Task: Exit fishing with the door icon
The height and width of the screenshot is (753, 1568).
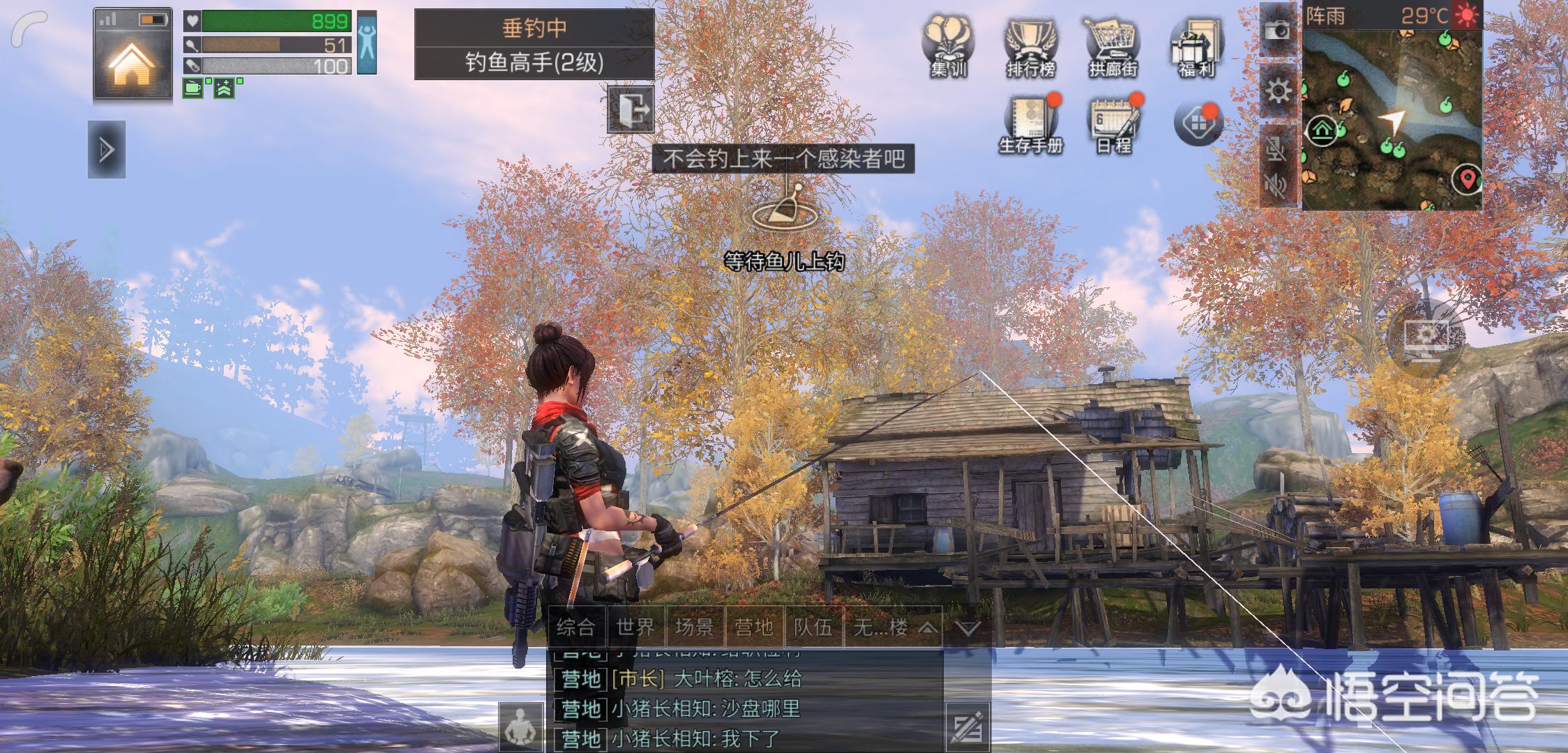Action: tap(631, 109)
